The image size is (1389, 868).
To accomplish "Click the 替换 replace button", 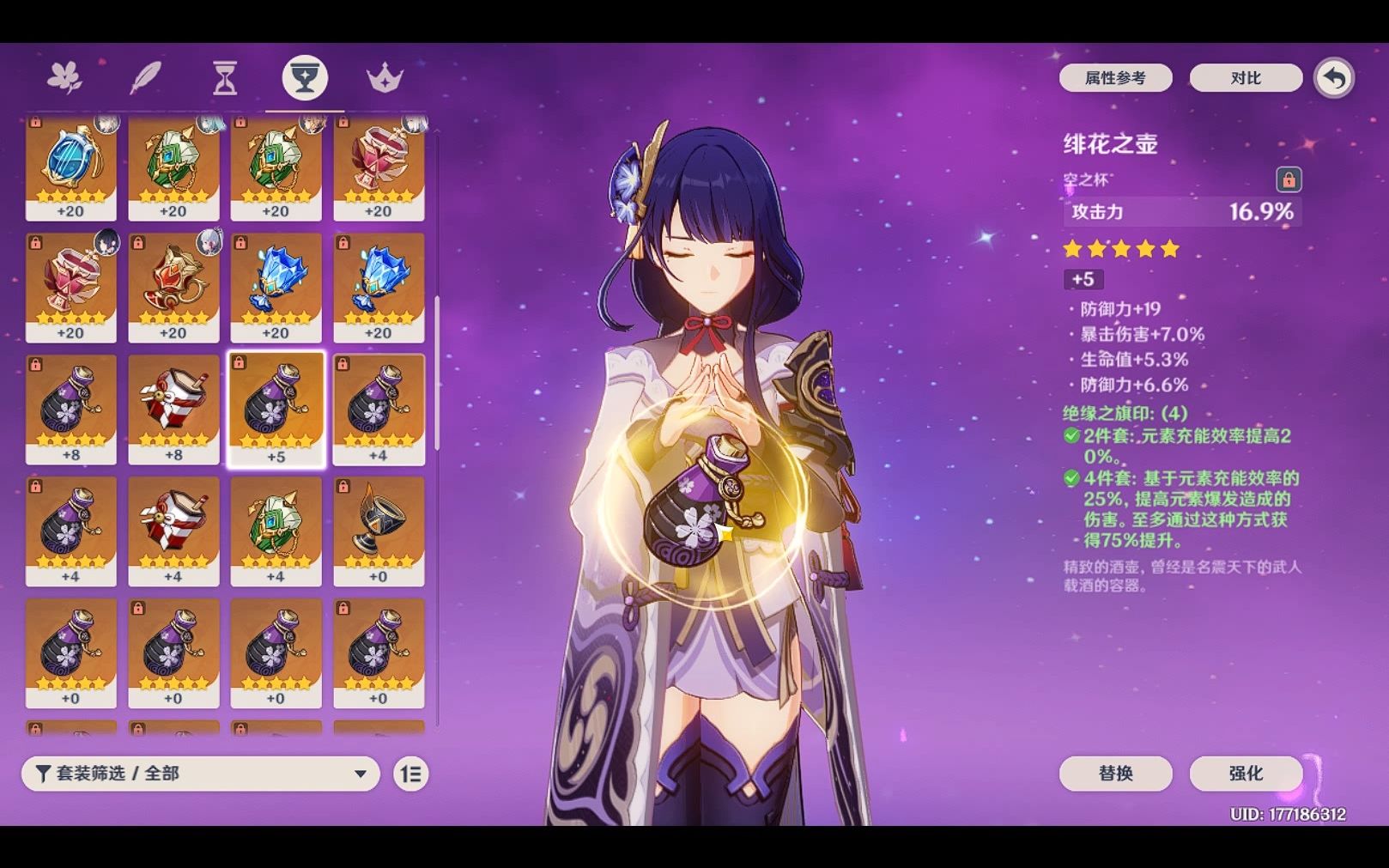I will coord(1116,774).
